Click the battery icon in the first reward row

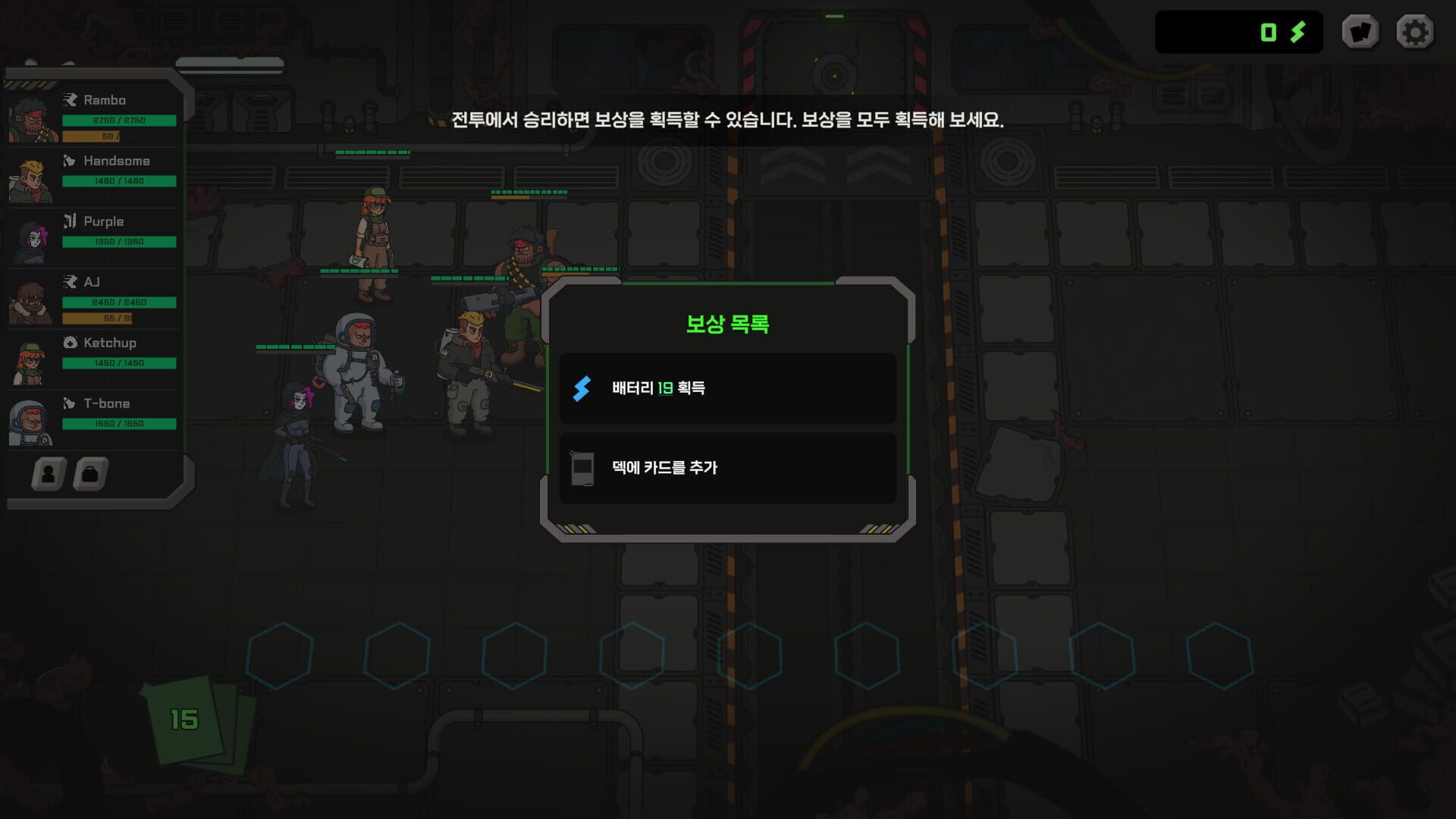(x=582, y=388)
